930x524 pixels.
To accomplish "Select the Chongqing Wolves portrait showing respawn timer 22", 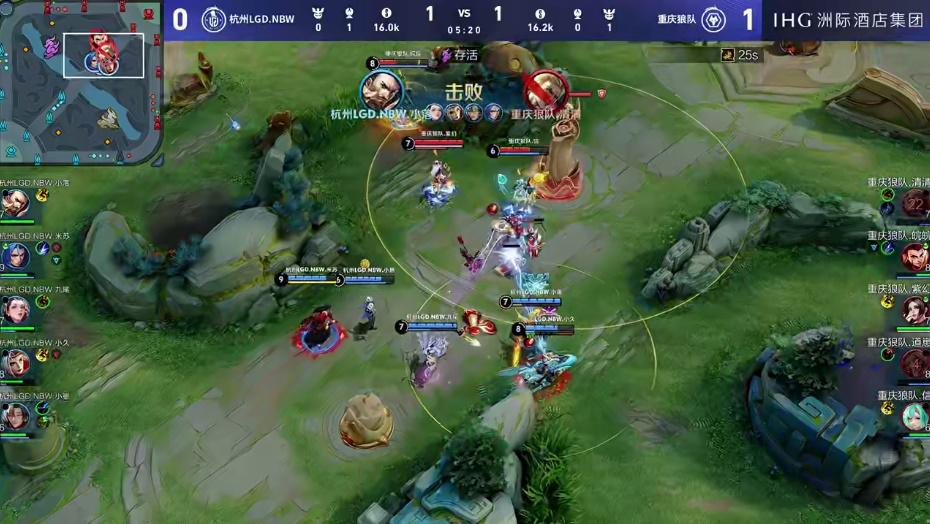I will [x=914, y=204].
